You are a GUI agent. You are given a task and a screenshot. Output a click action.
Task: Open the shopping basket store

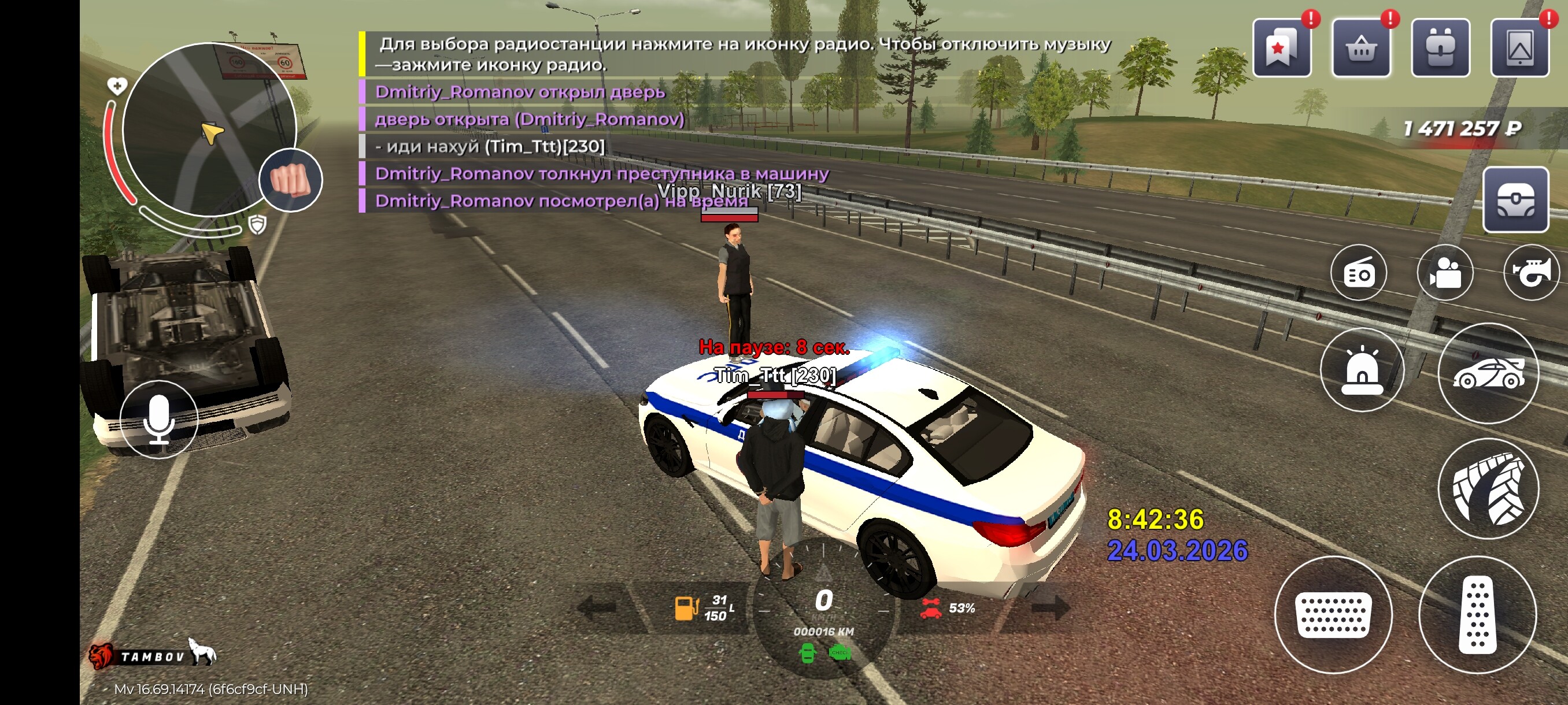pos(1360,47)
